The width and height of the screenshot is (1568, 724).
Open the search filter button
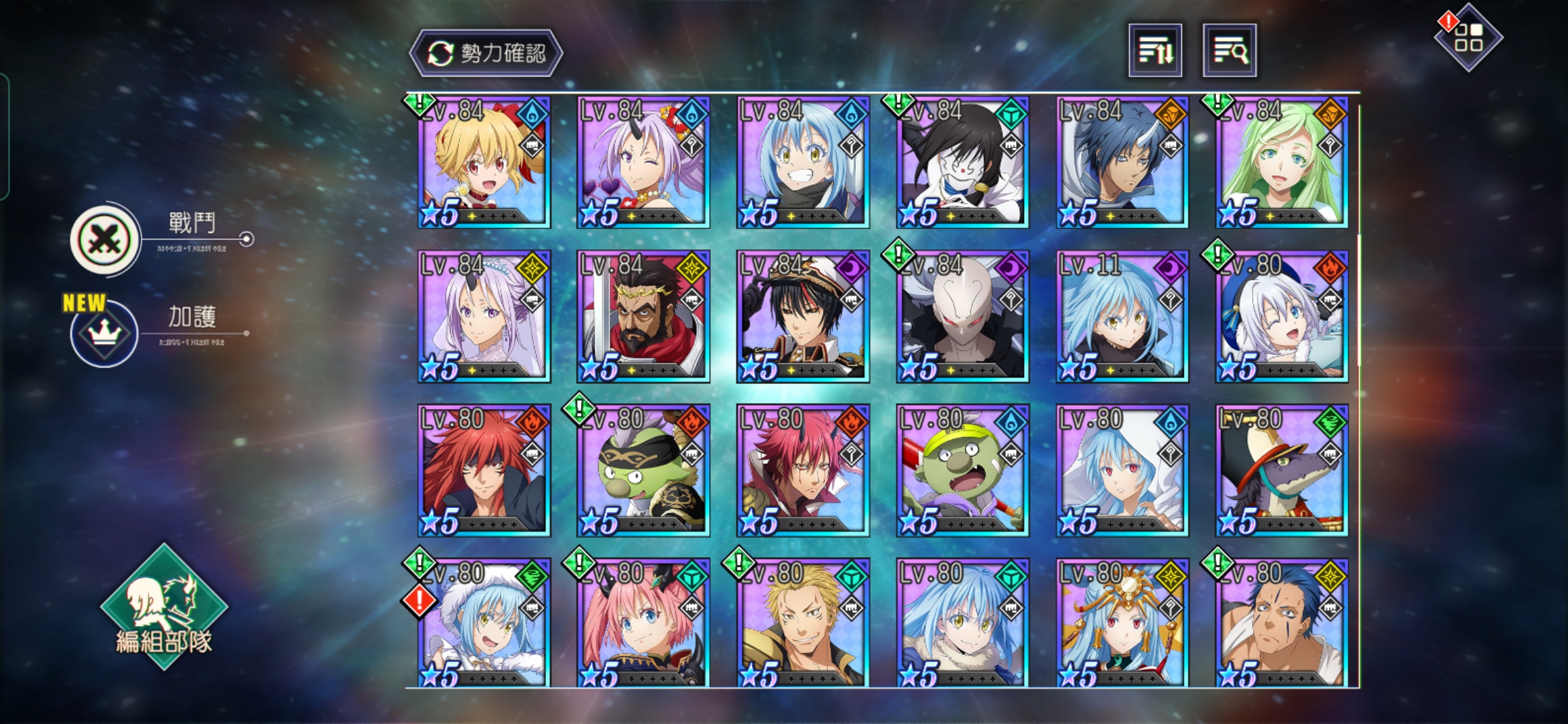1229,51
